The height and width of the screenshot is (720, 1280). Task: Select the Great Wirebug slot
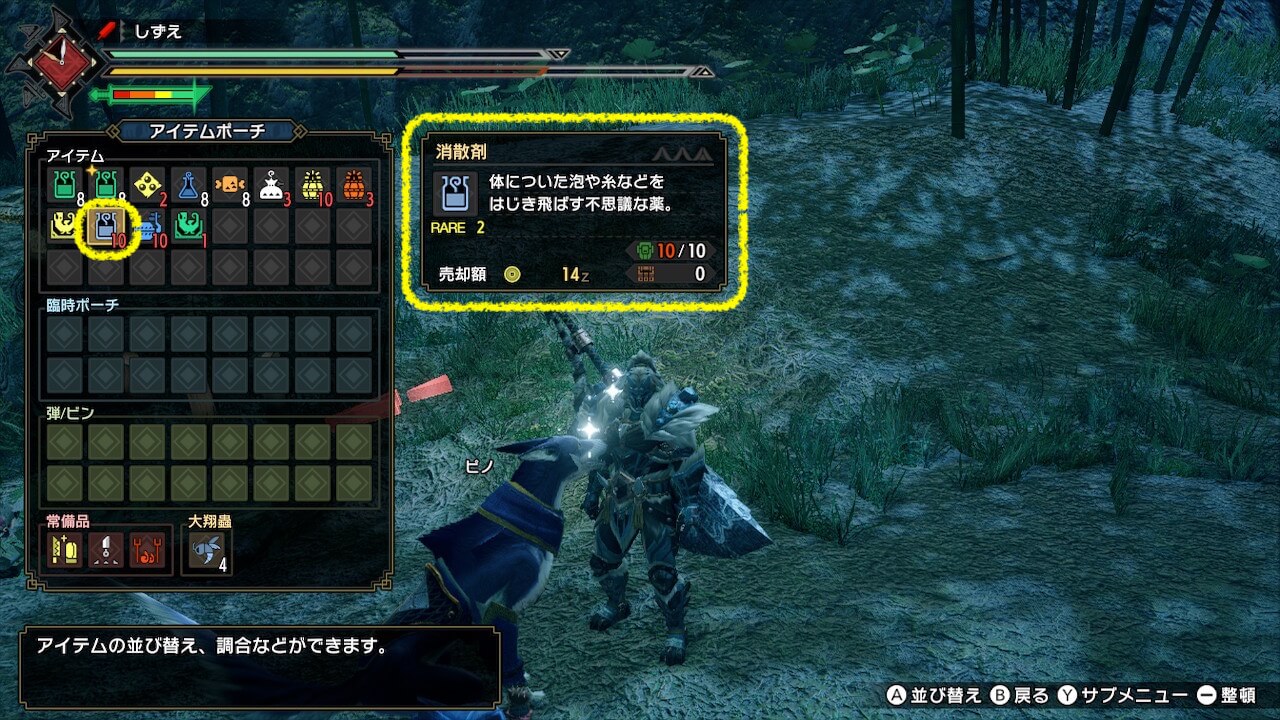pos(207,550)
